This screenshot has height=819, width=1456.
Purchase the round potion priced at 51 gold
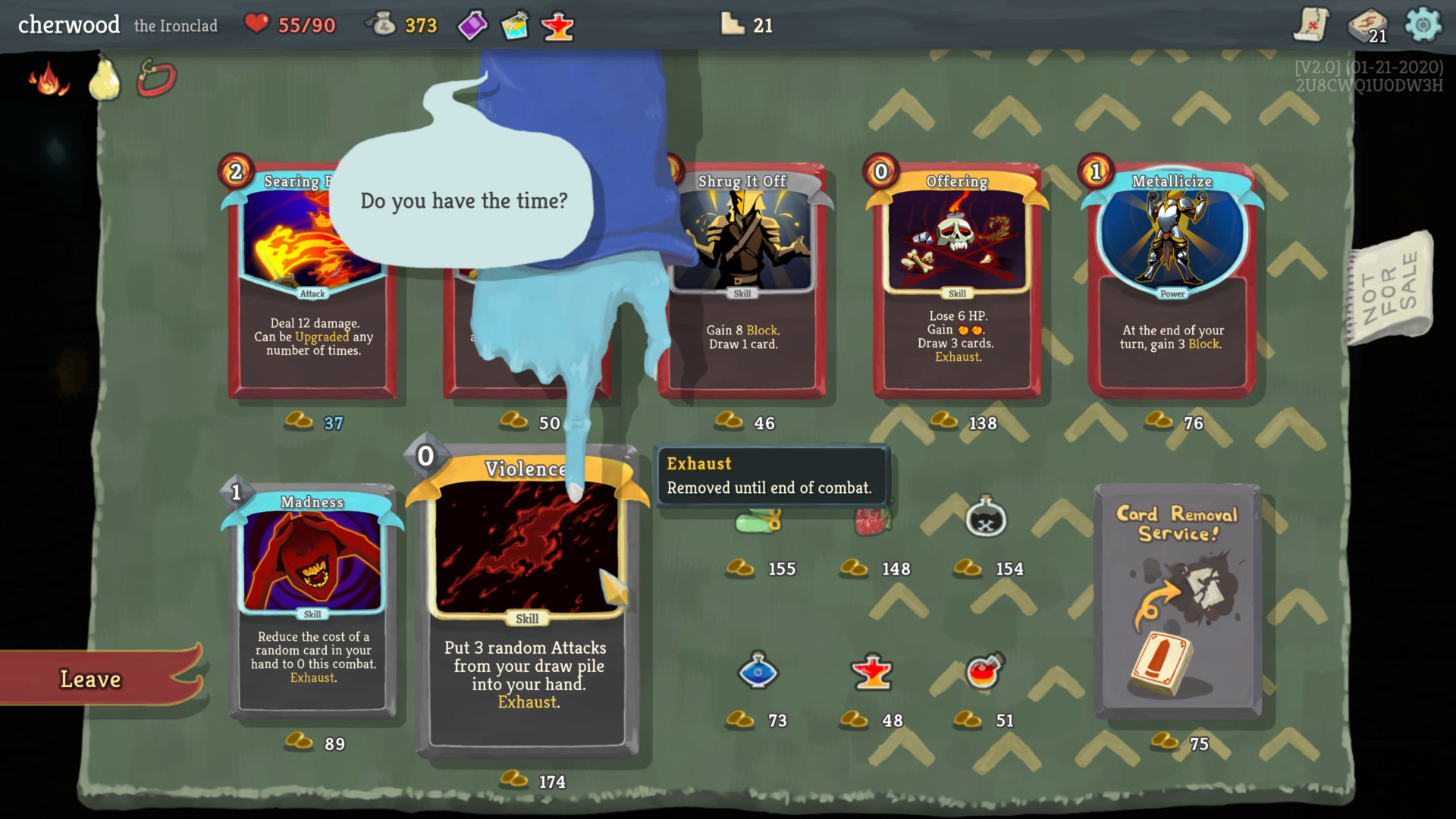(984, 671)
